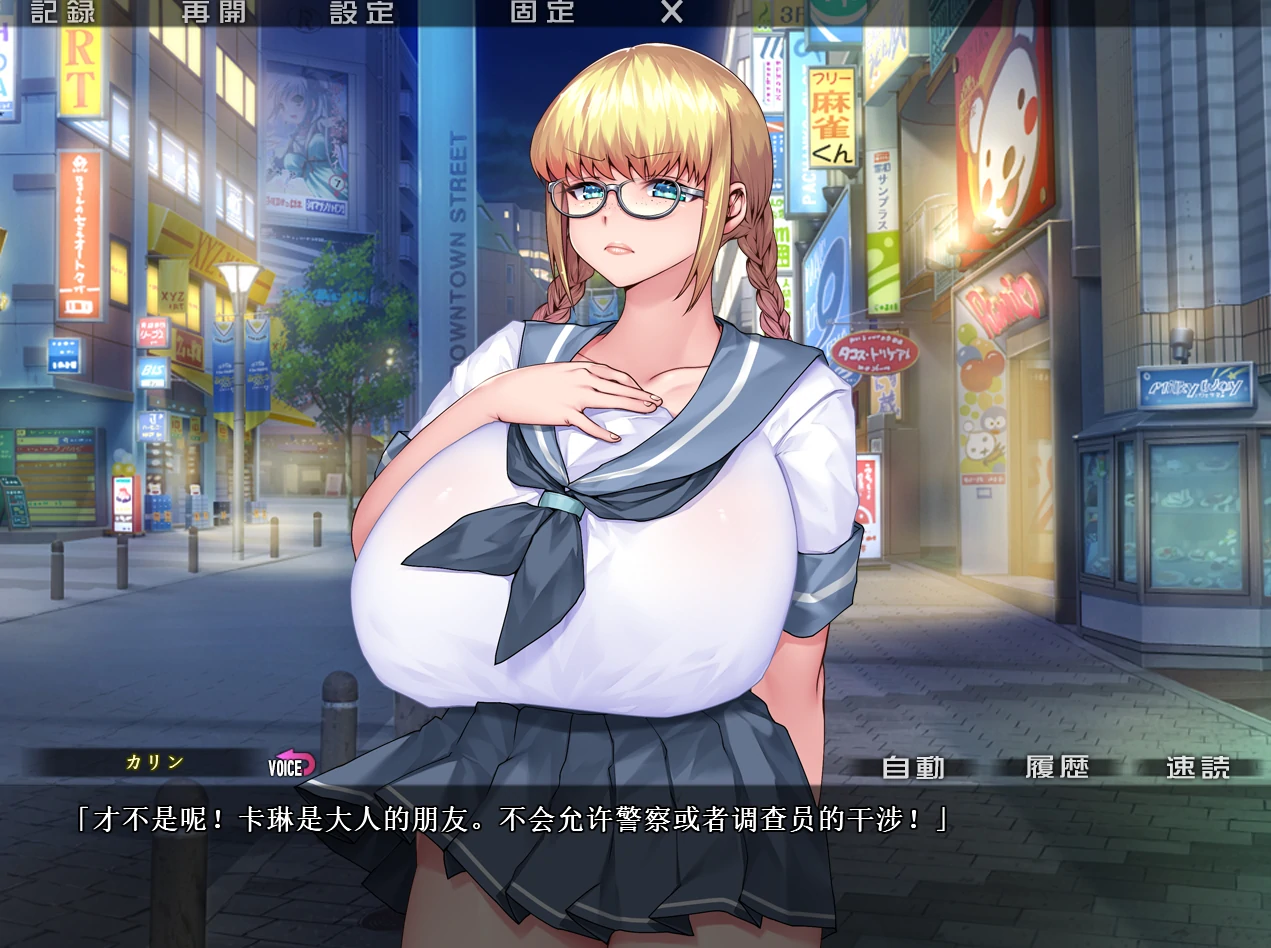Replay the line with the VOICE button
The height and width of the screenshot is (948, 1271).
click(291, 766)
